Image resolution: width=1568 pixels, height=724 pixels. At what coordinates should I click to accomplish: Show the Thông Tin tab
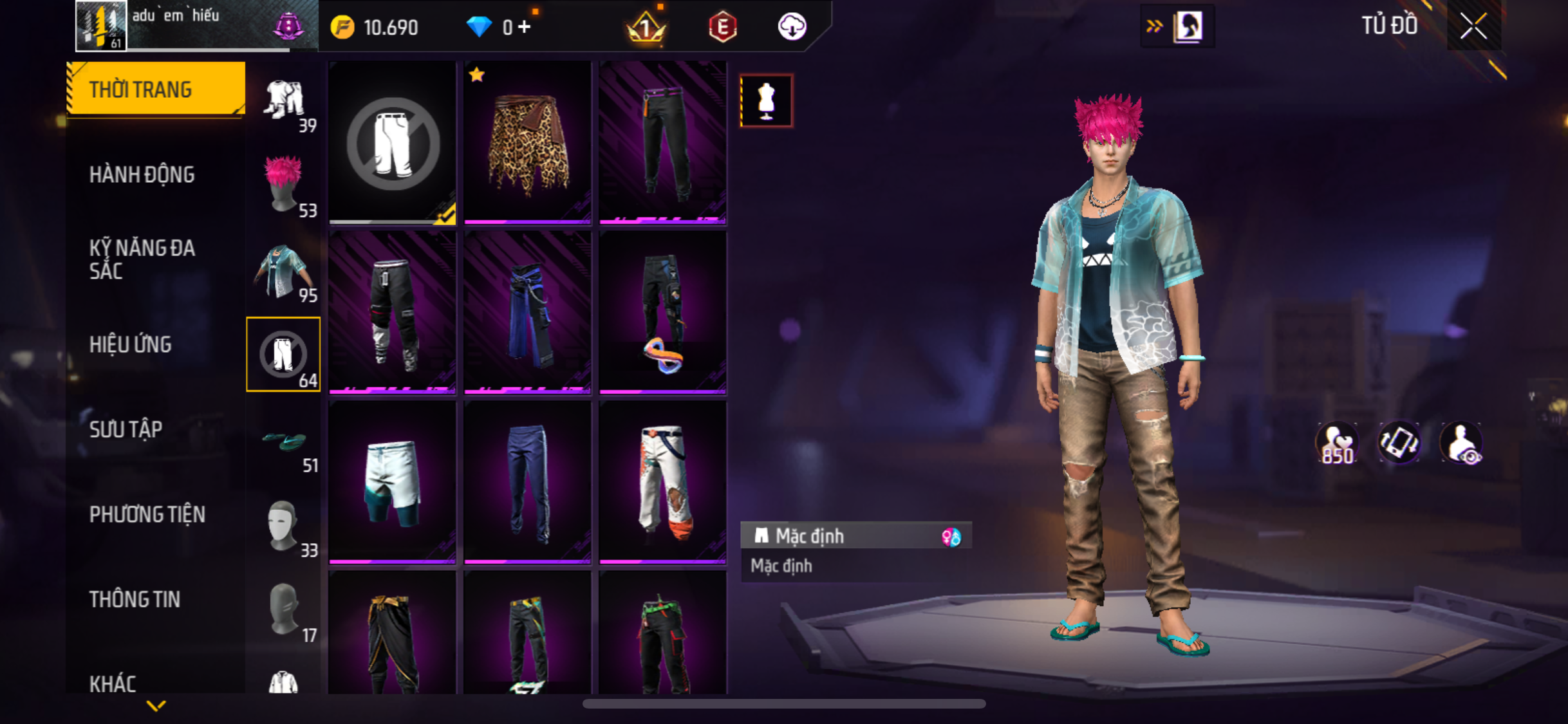point(135,600)
